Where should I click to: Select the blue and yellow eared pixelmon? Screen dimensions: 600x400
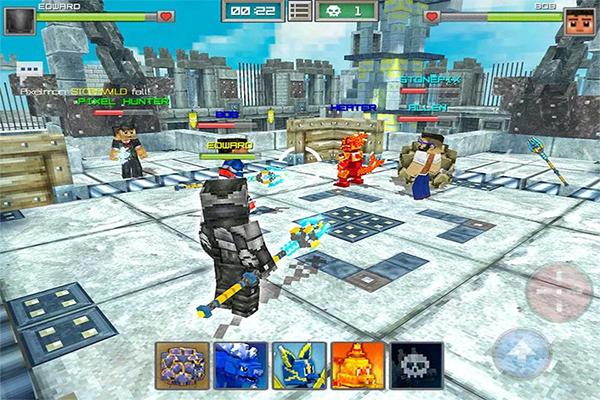(299, 365)
